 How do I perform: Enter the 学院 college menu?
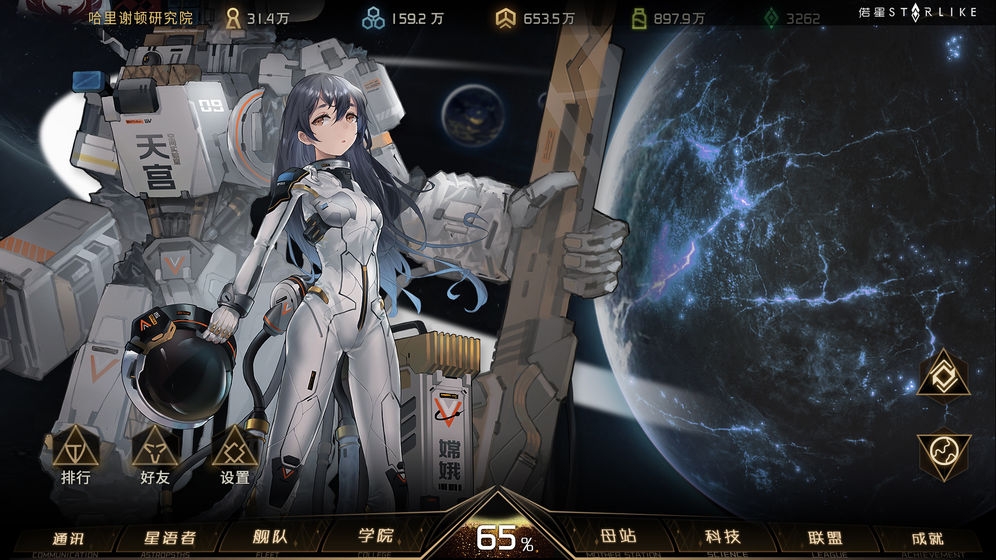(x=376, y=537)
